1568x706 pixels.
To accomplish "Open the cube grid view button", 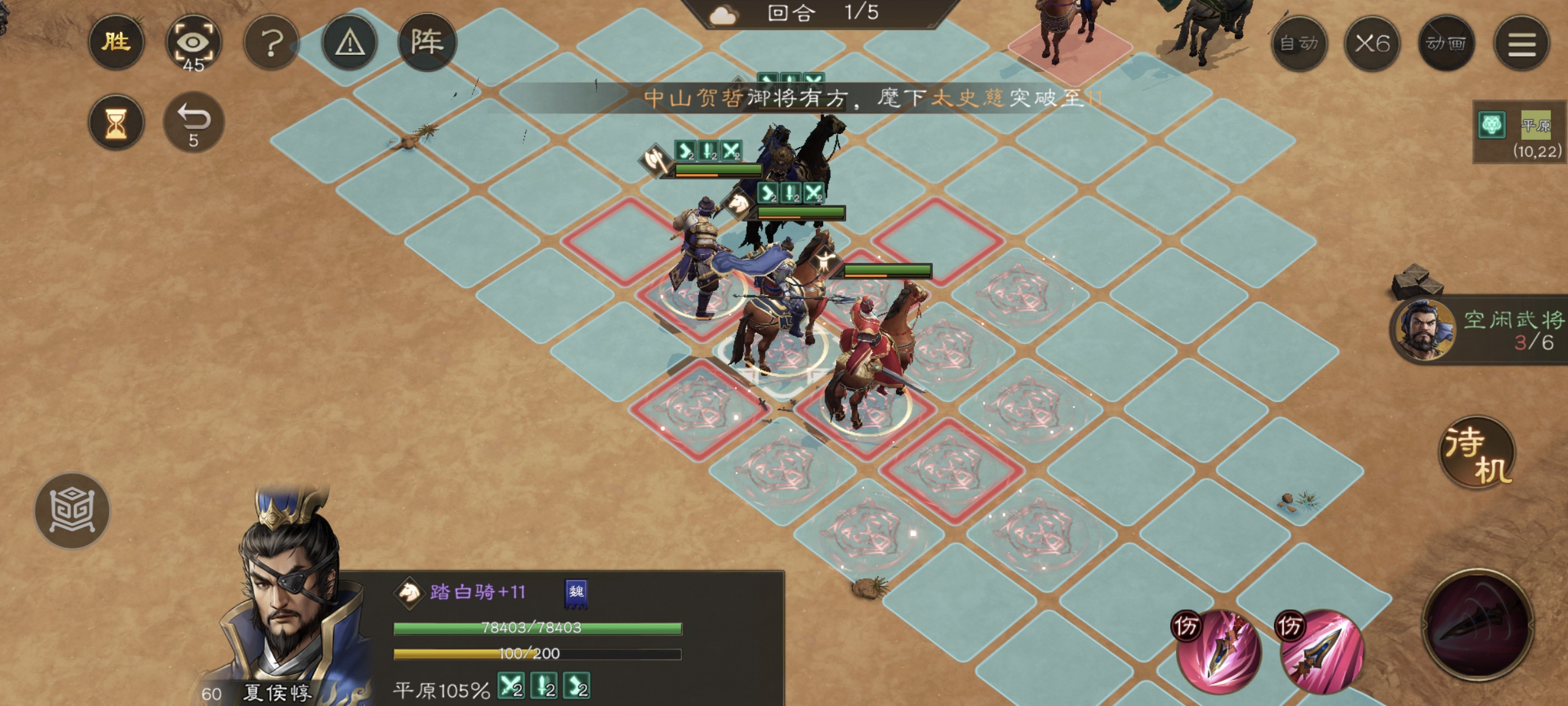I will (73, 511).
